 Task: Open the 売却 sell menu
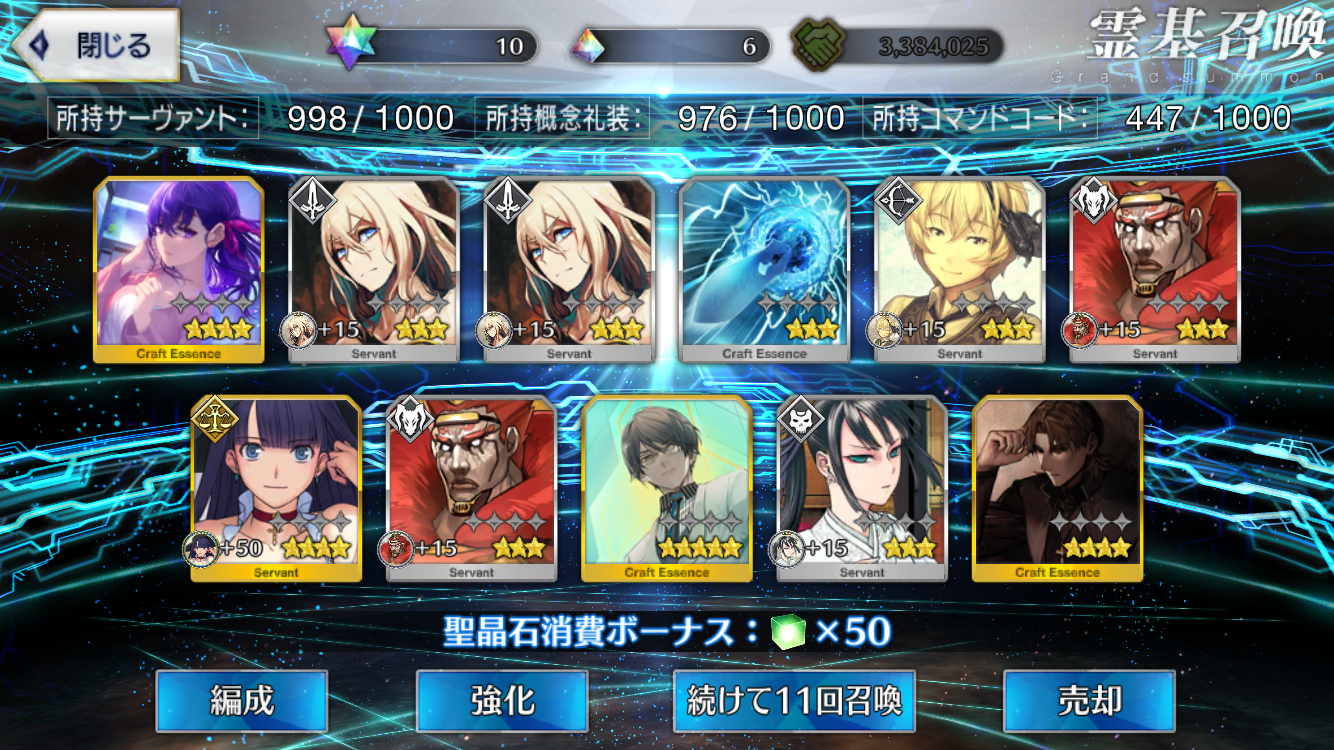(1089, 701)
